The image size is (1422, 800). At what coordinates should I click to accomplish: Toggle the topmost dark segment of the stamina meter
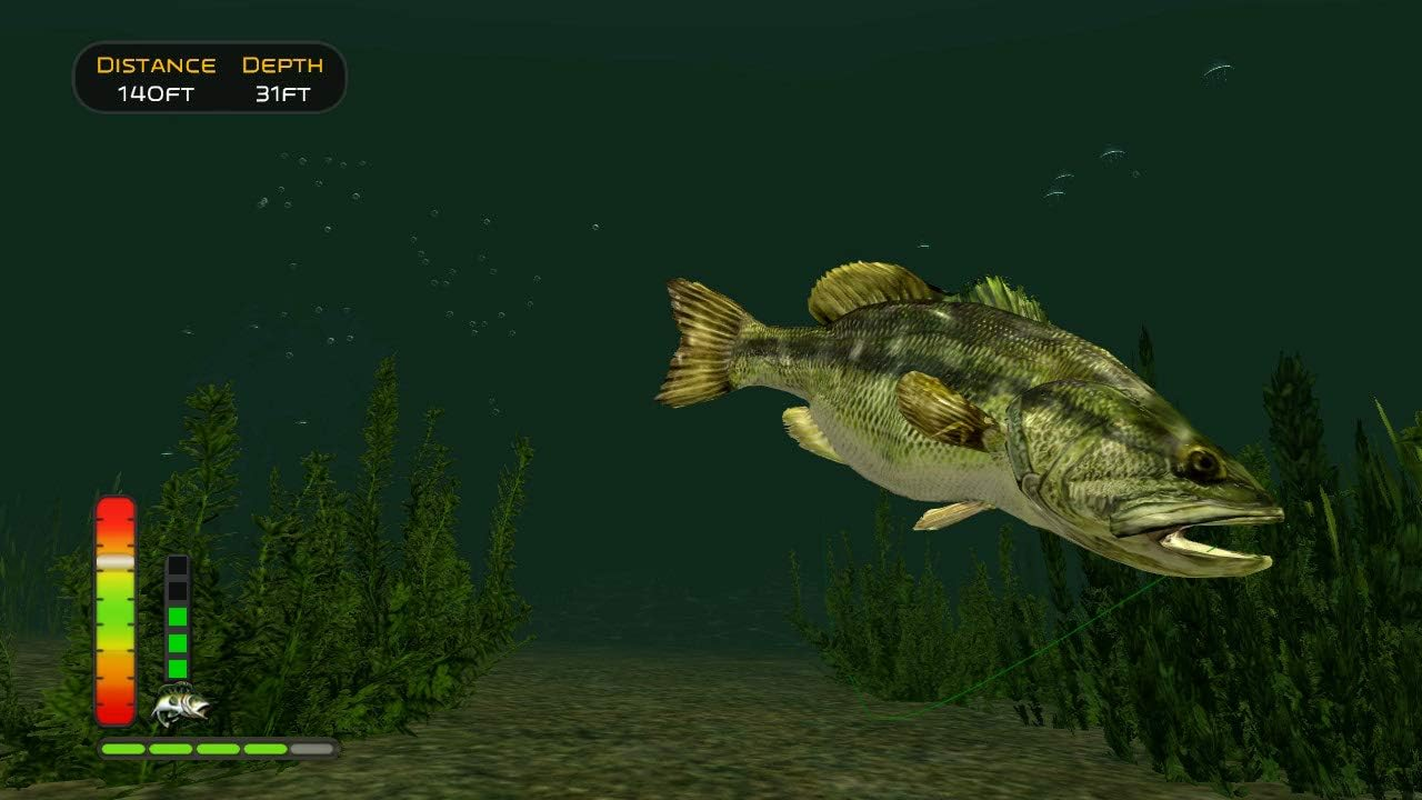tap(178, 568)
